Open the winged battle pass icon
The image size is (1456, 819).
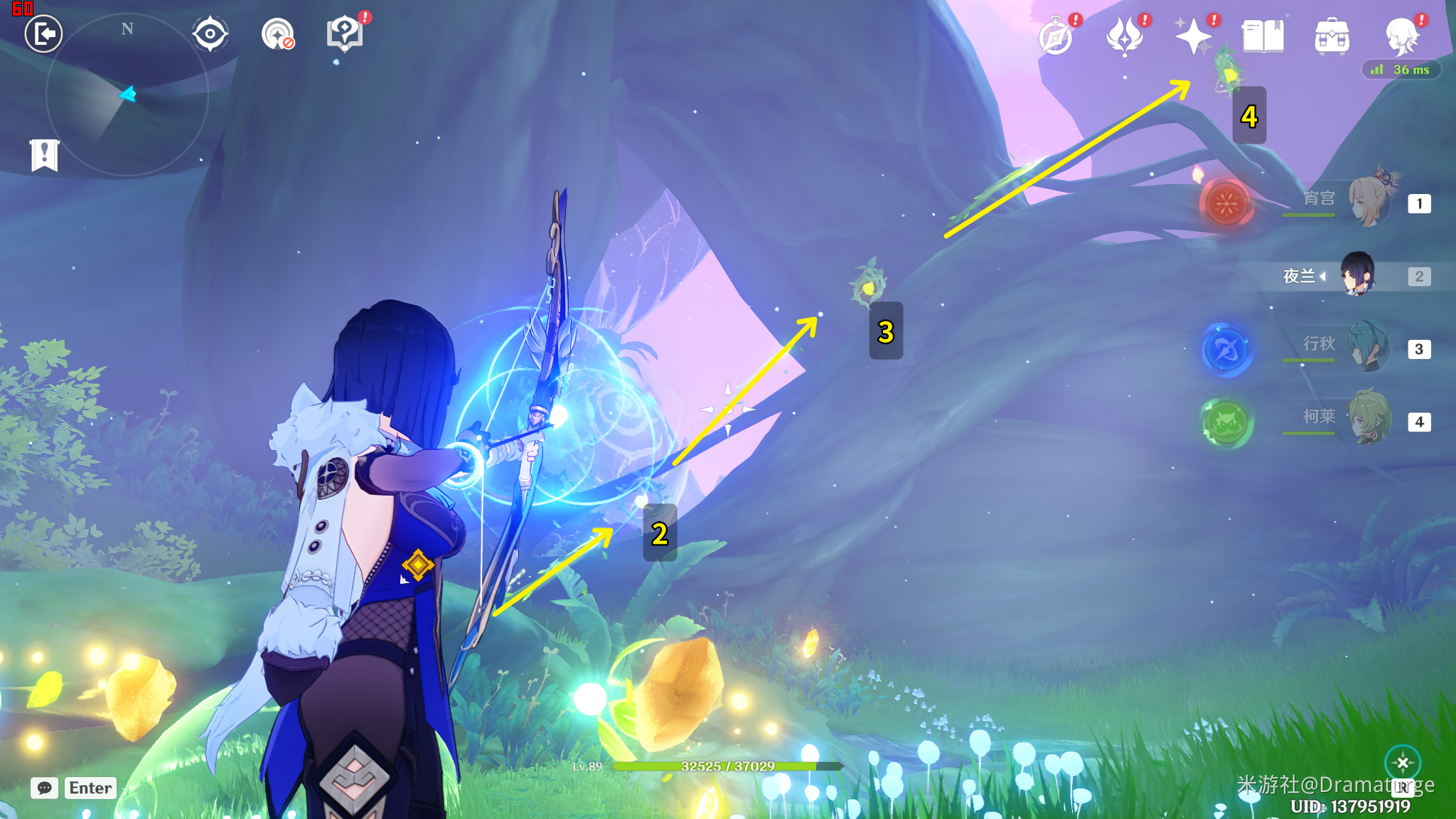point(1125,36)
